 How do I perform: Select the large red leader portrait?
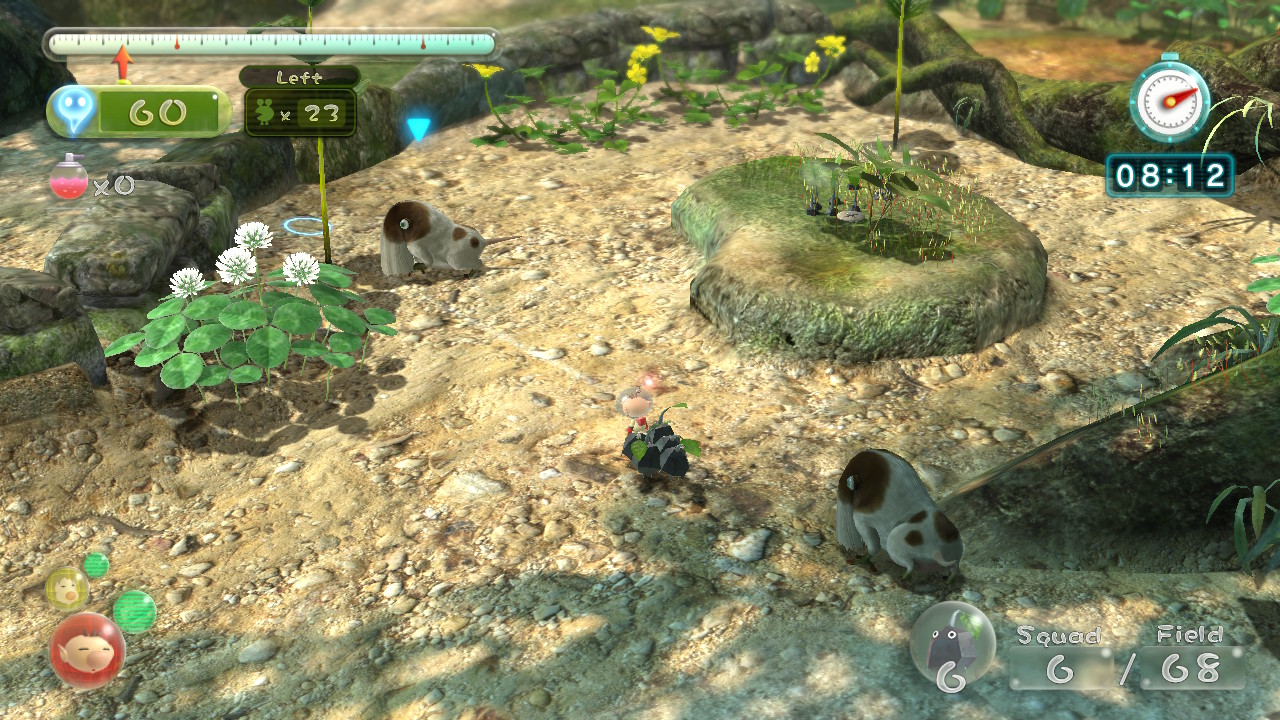click(x=87, y=650)
